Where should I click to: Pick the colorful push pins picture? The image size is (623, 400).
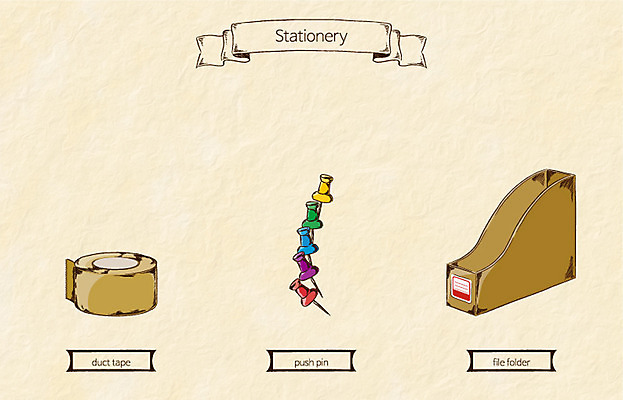point(311,243)
